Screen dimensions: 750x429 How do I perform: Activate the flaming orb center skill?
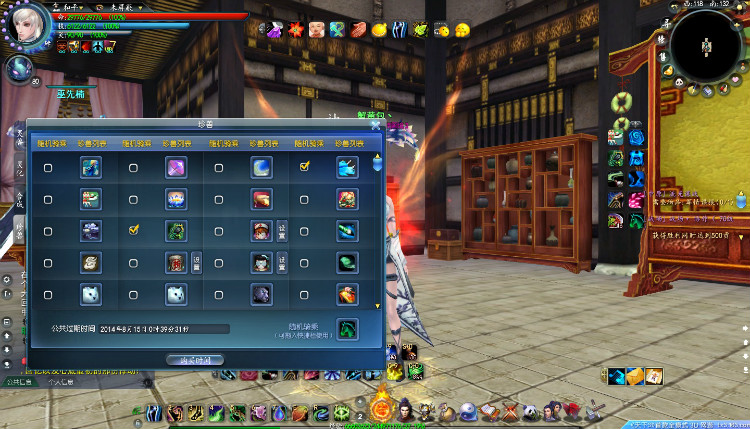[381, 407]
